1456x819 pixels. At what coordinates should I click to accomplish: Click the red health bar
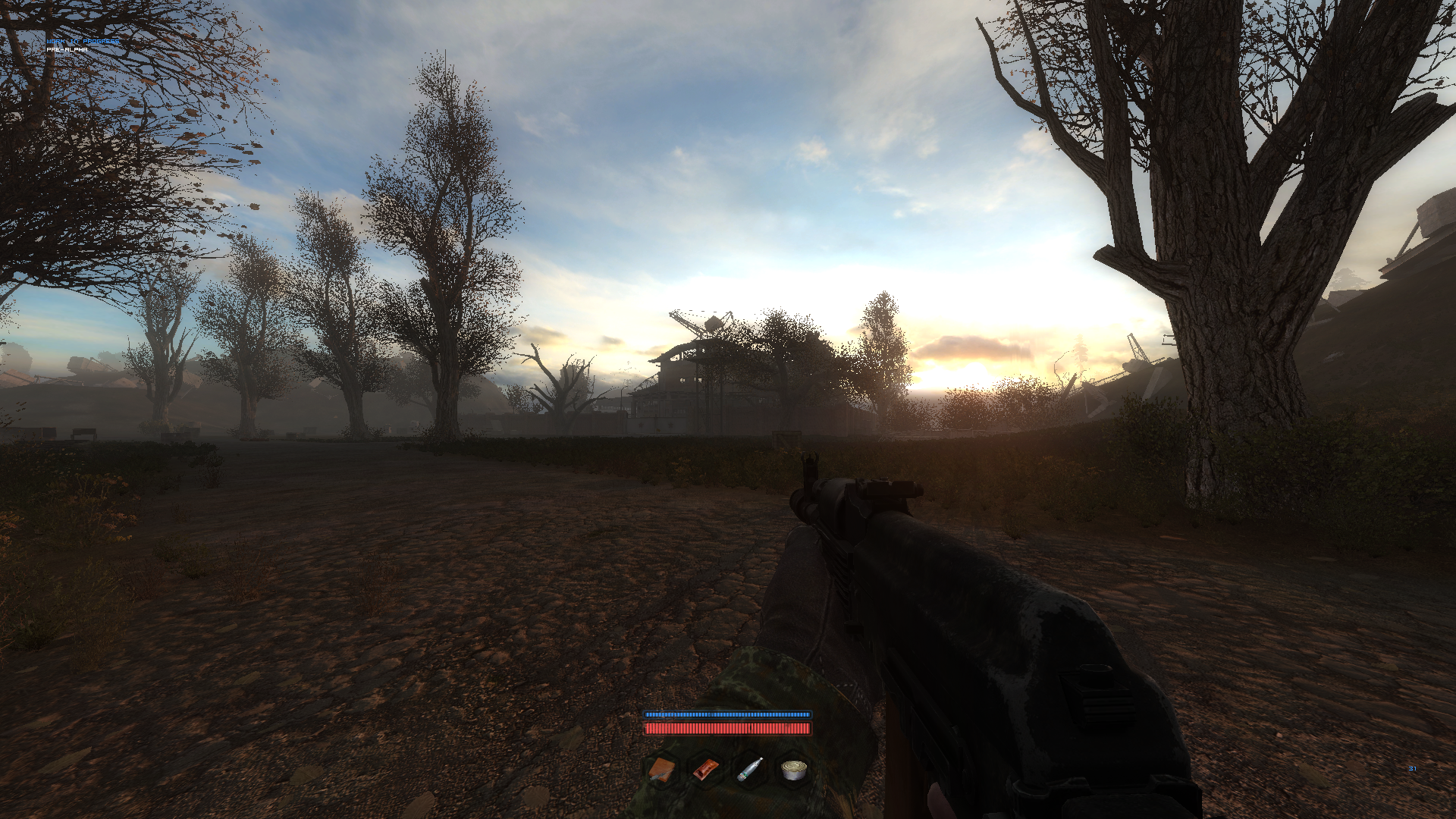point(728,730)
